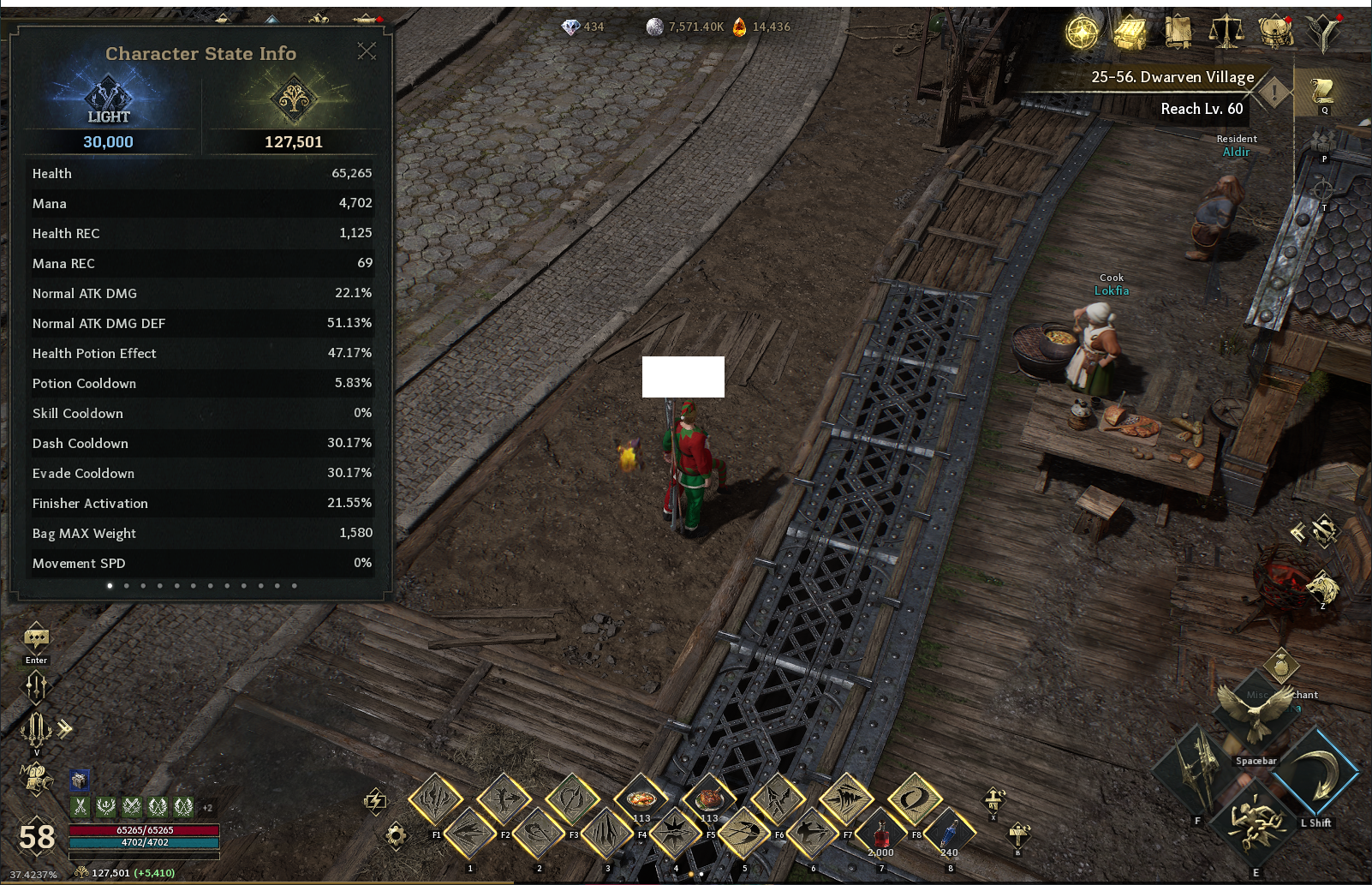Use the blue mana potion slot
The height and width of the screenshot is (885, 1372).
[x=949, y=833]
